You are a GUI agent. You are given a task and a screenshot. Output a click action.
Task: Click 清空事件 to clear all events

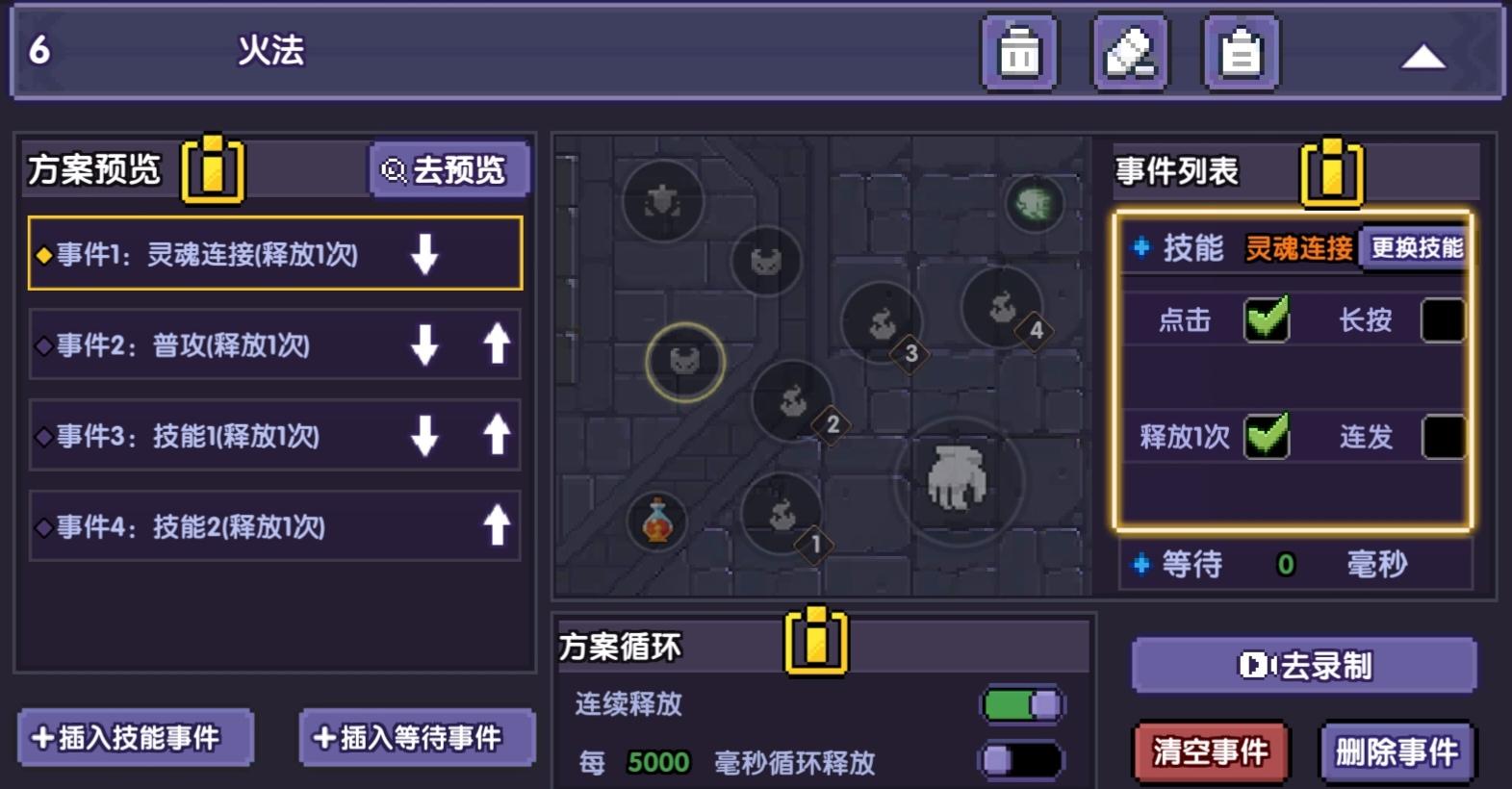pos(1209,752)
